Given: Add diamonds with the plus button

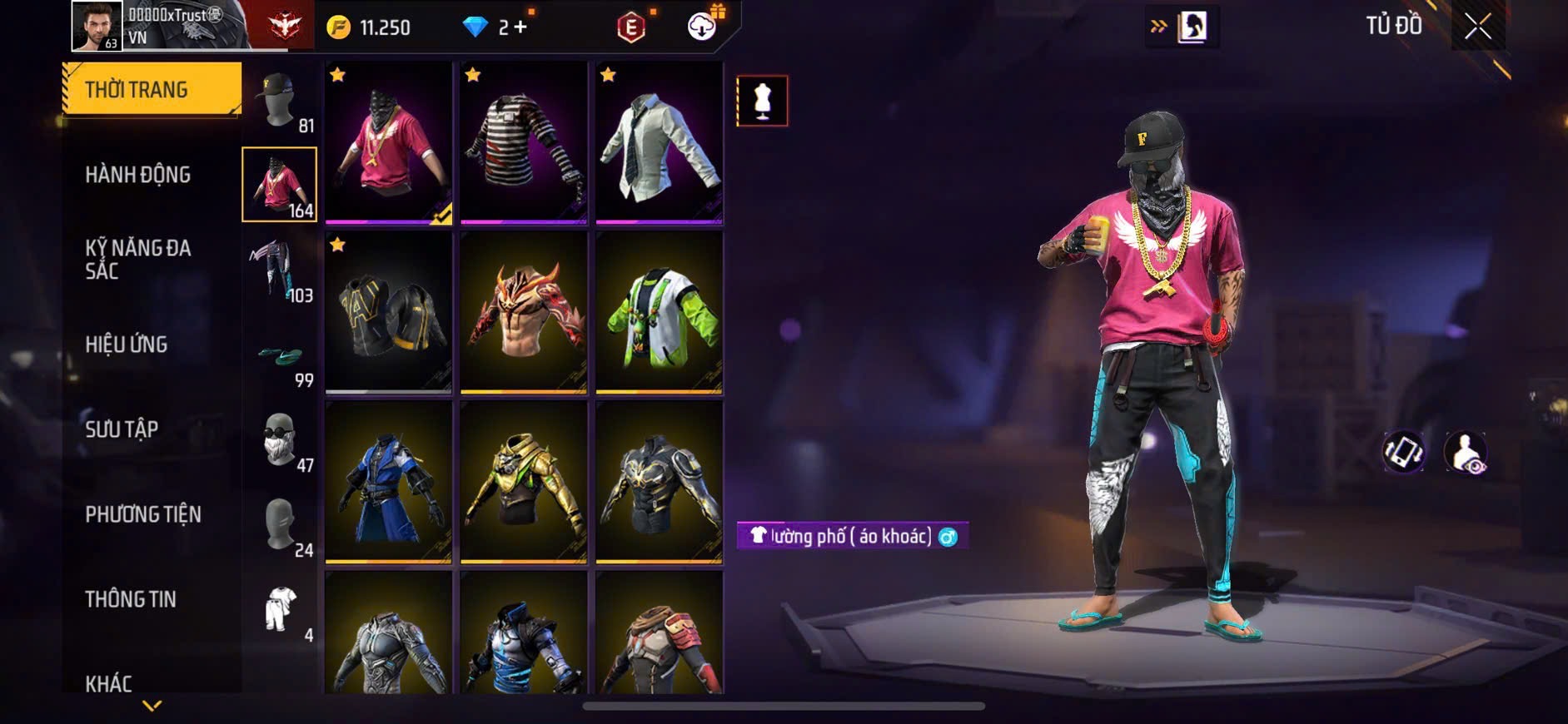Looking at the screenshot, I should click(x=520, y=27).
